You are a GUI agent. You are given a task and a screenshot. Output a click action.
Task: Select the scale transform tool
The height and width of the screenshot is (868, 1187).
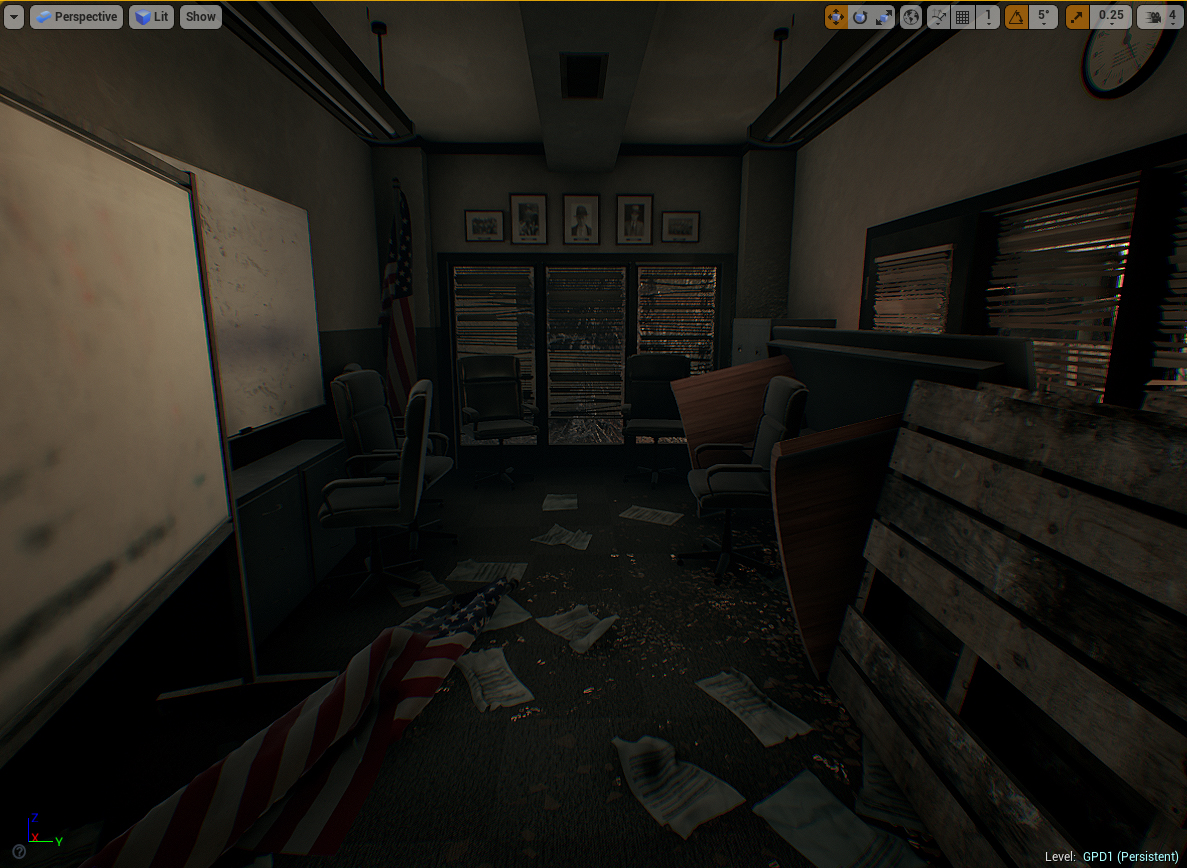884,17
